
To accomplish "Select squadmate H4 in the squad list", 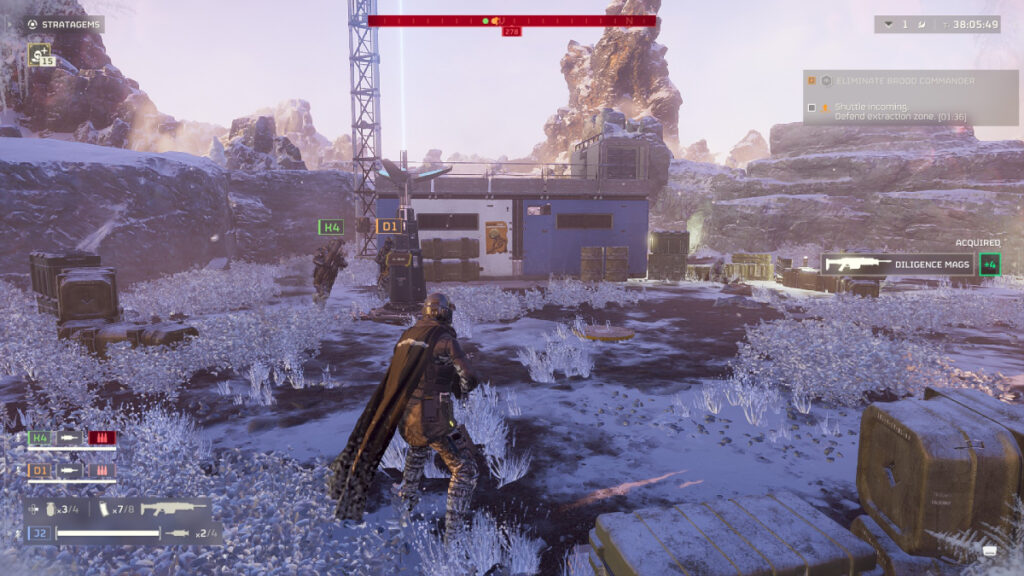I will coord(40,438).
